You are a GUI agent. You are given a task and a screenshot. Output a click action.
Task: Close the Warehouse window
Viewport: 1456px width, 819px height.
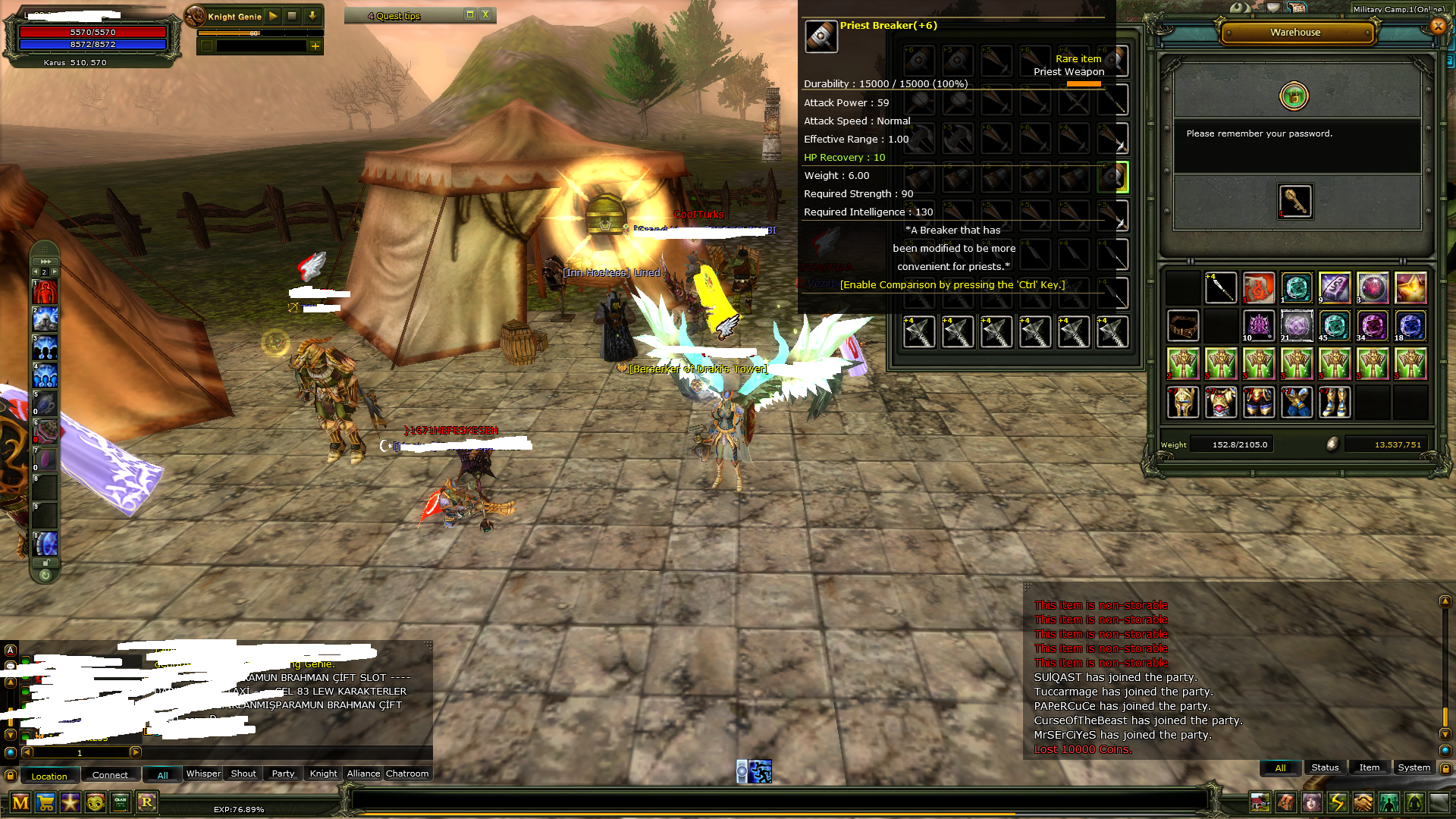[1437, 27]
